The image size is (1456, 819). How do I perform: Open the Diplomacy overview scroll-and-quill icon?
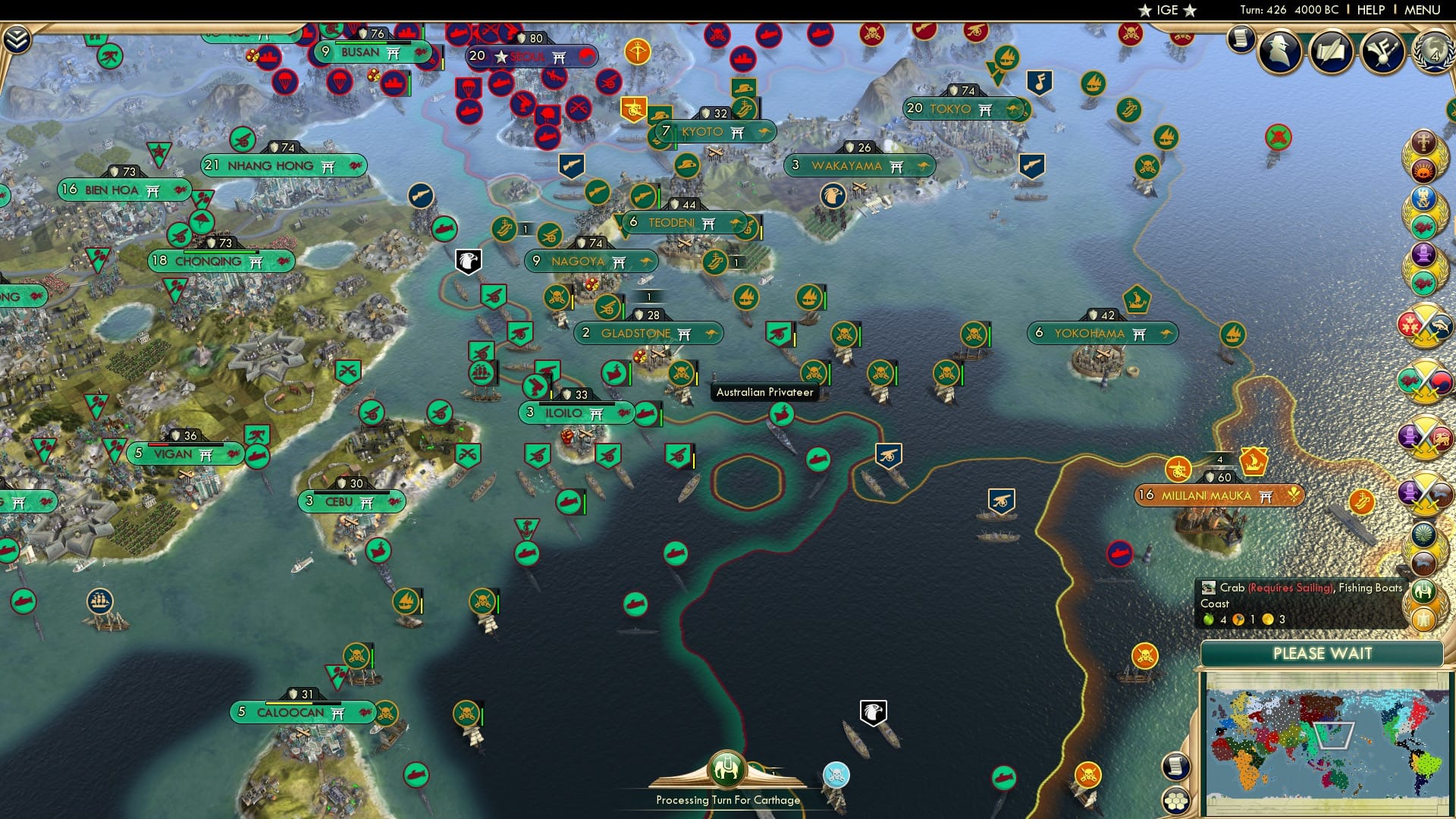point(1331,50)
